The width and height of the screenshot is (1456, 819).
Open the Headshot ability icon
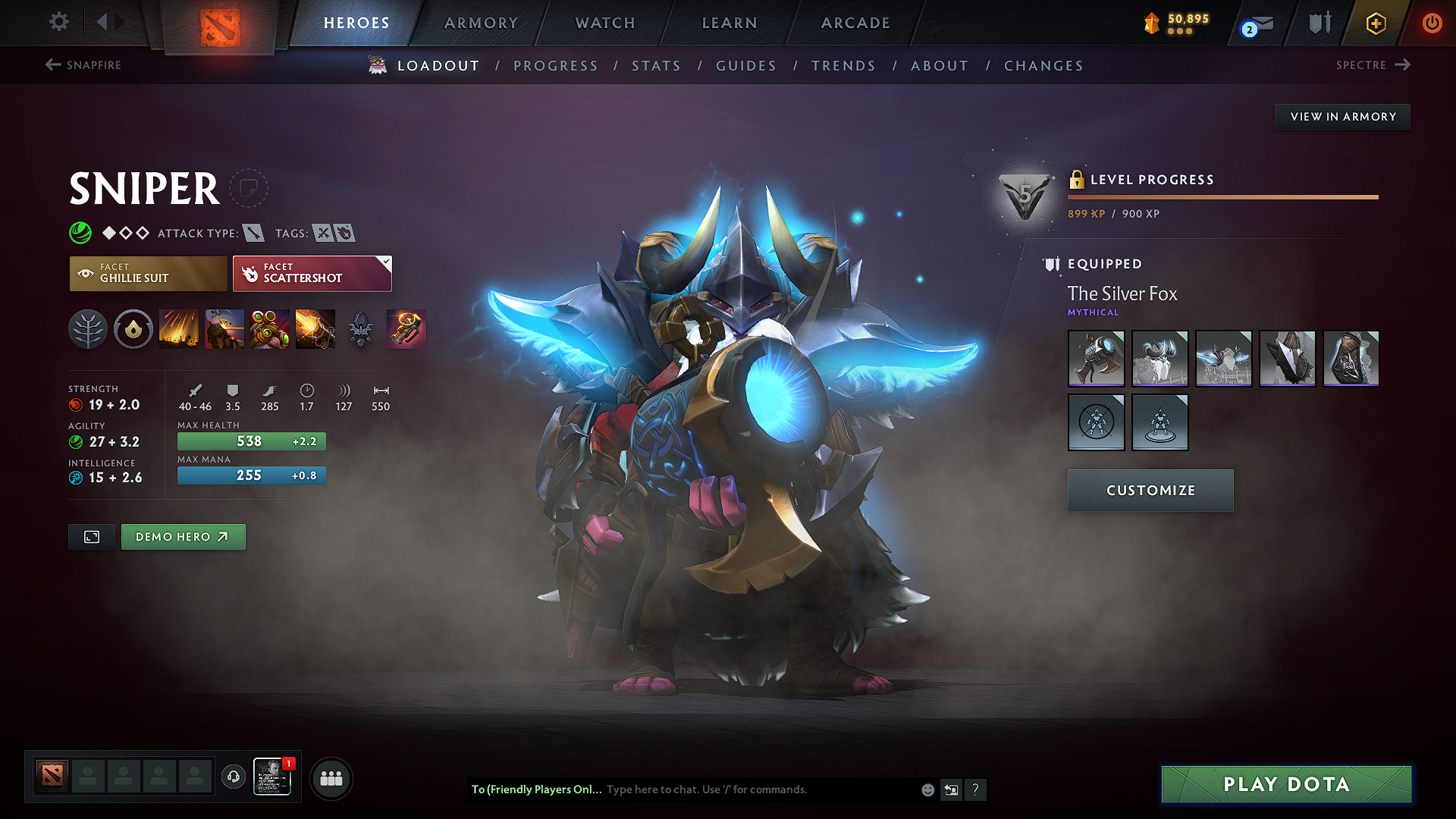[x=224, y=328]
